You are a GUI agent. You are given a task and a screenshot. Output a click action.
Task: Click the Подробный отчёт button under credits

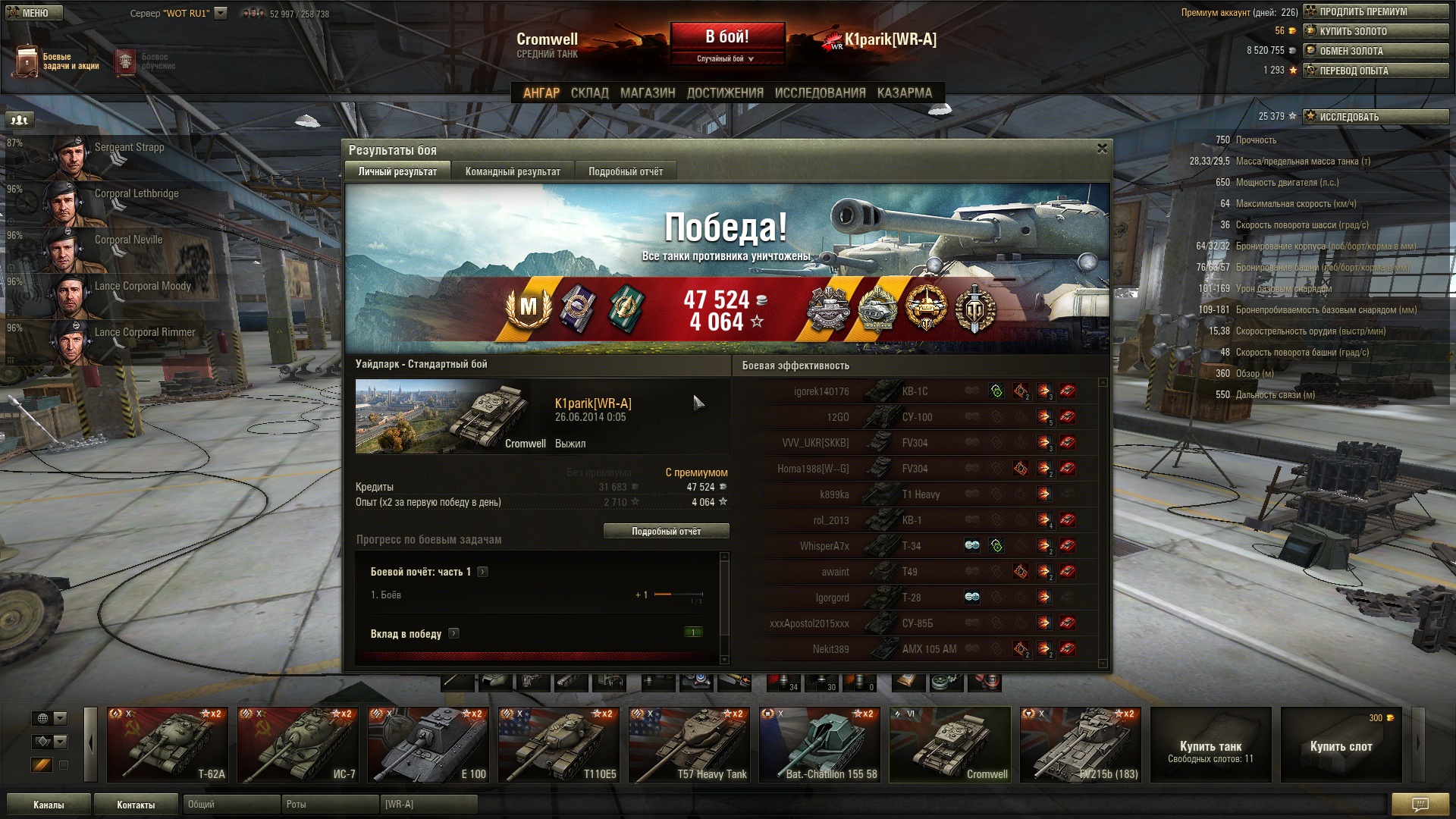(x=666, y=531)
